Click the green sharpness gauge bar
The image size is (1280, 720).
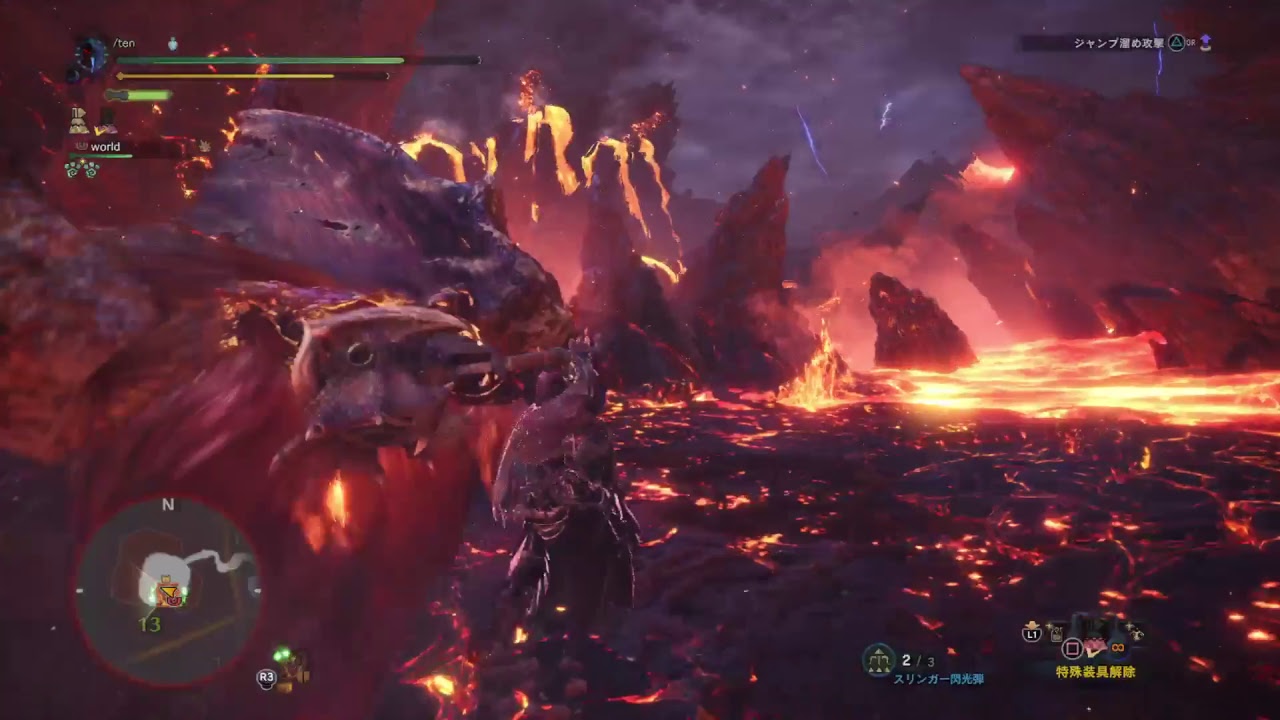point(149,95)
